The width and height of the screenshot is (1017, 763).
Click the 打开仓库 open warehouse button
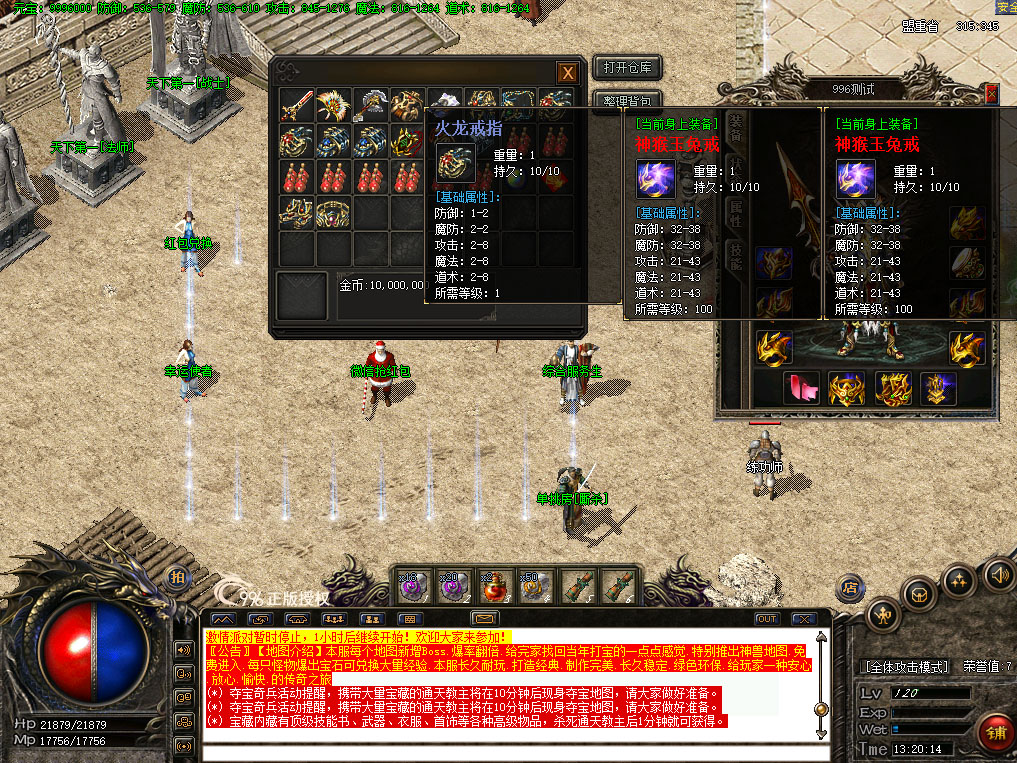point(627,68)
